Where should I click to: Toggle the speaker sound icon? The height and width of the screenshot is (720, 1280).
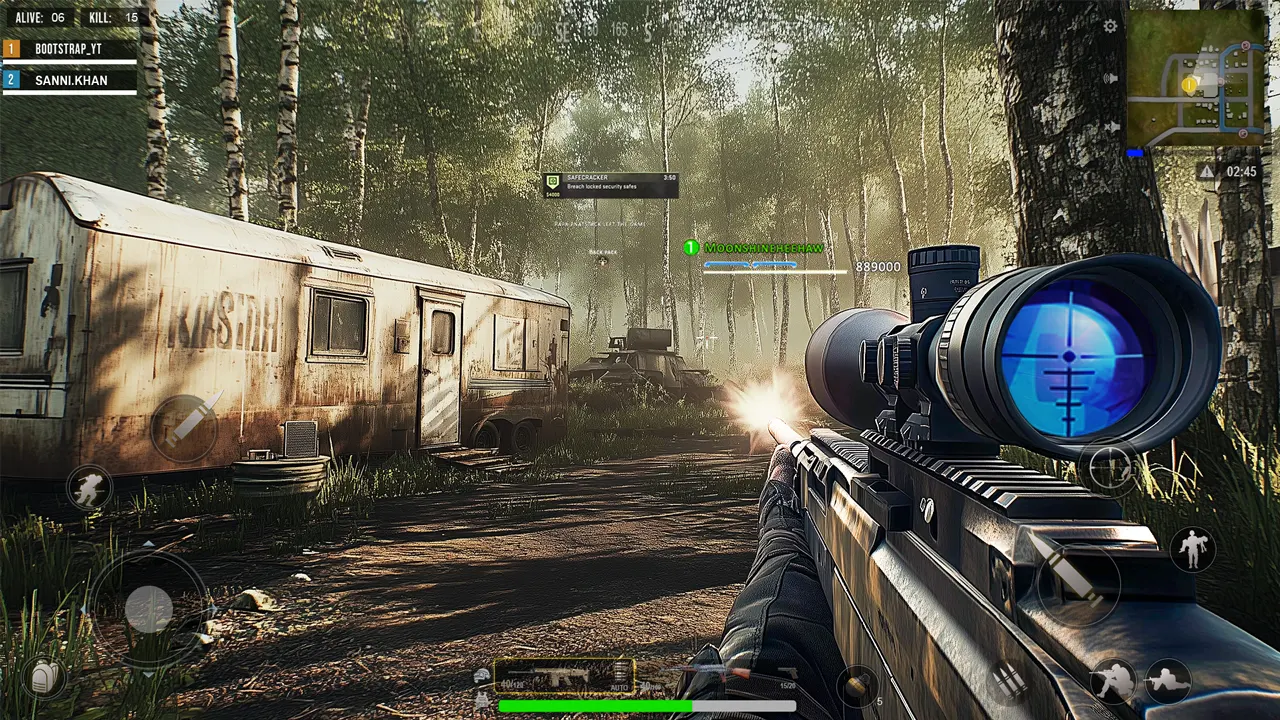1110,78
